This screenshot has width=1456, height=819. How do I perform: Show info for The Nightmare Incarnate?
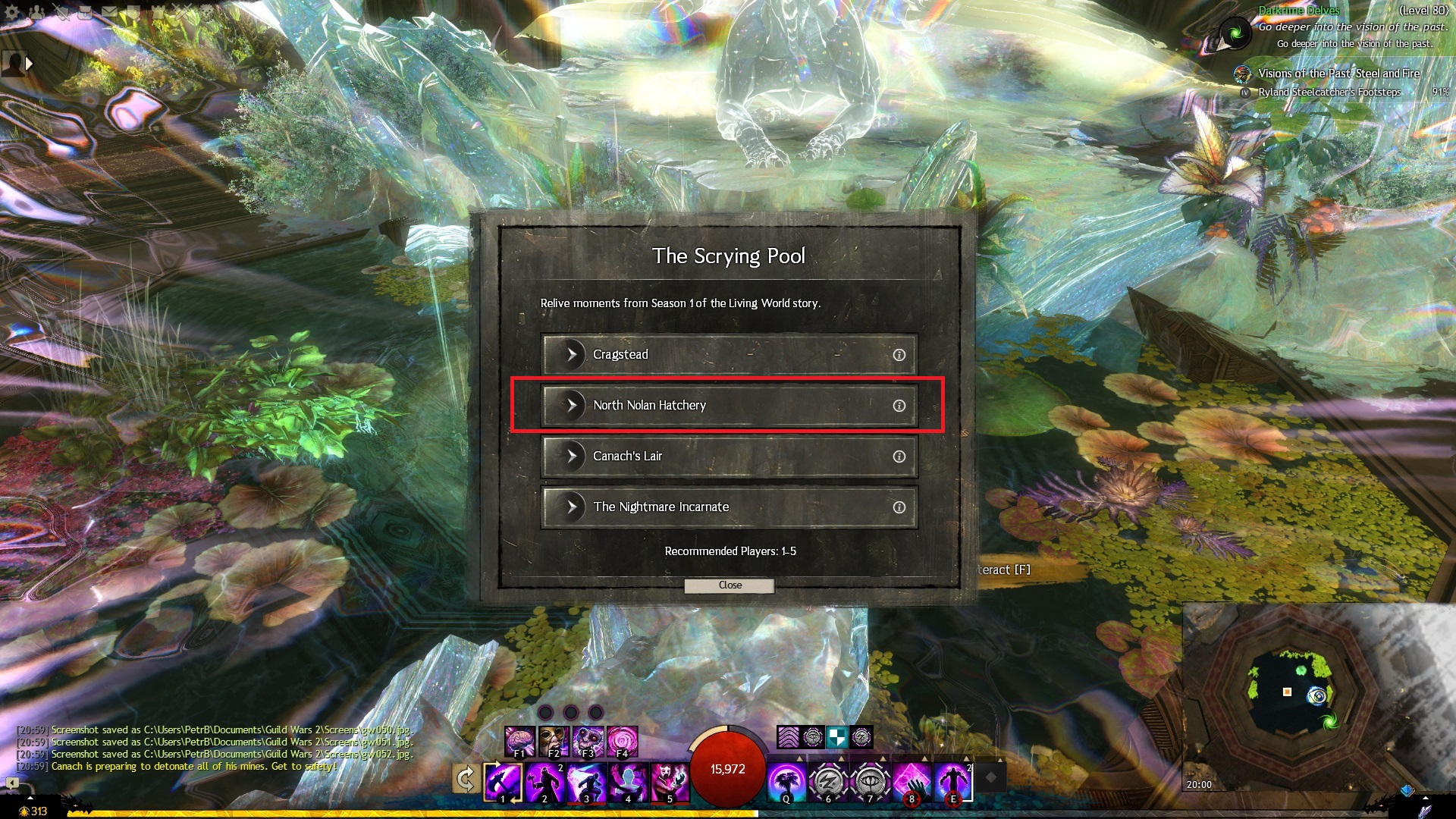click(899, 507)
